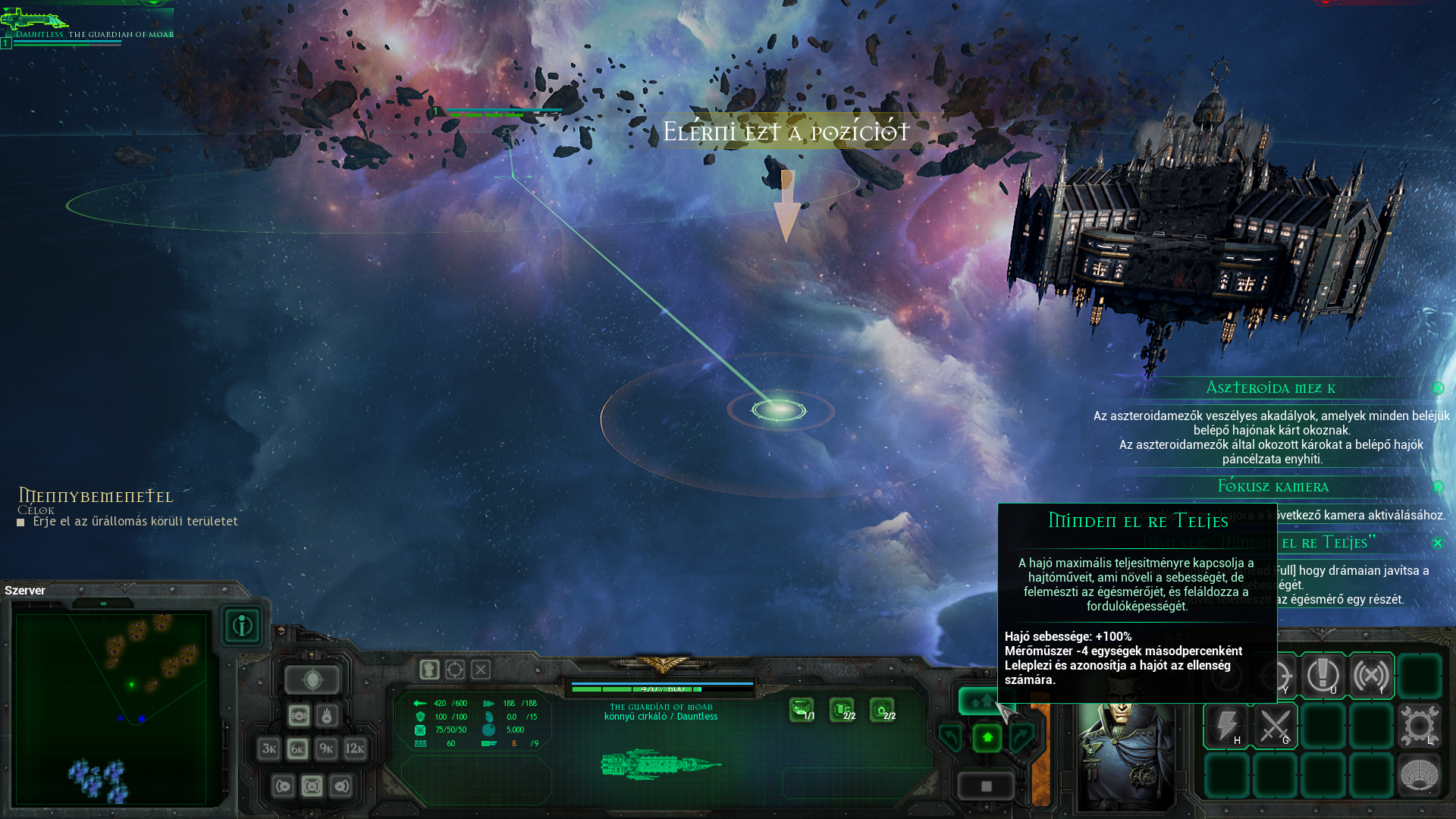
Task: Click the tactical minimap
Action: pyautogui.click(x=111, y=708)
